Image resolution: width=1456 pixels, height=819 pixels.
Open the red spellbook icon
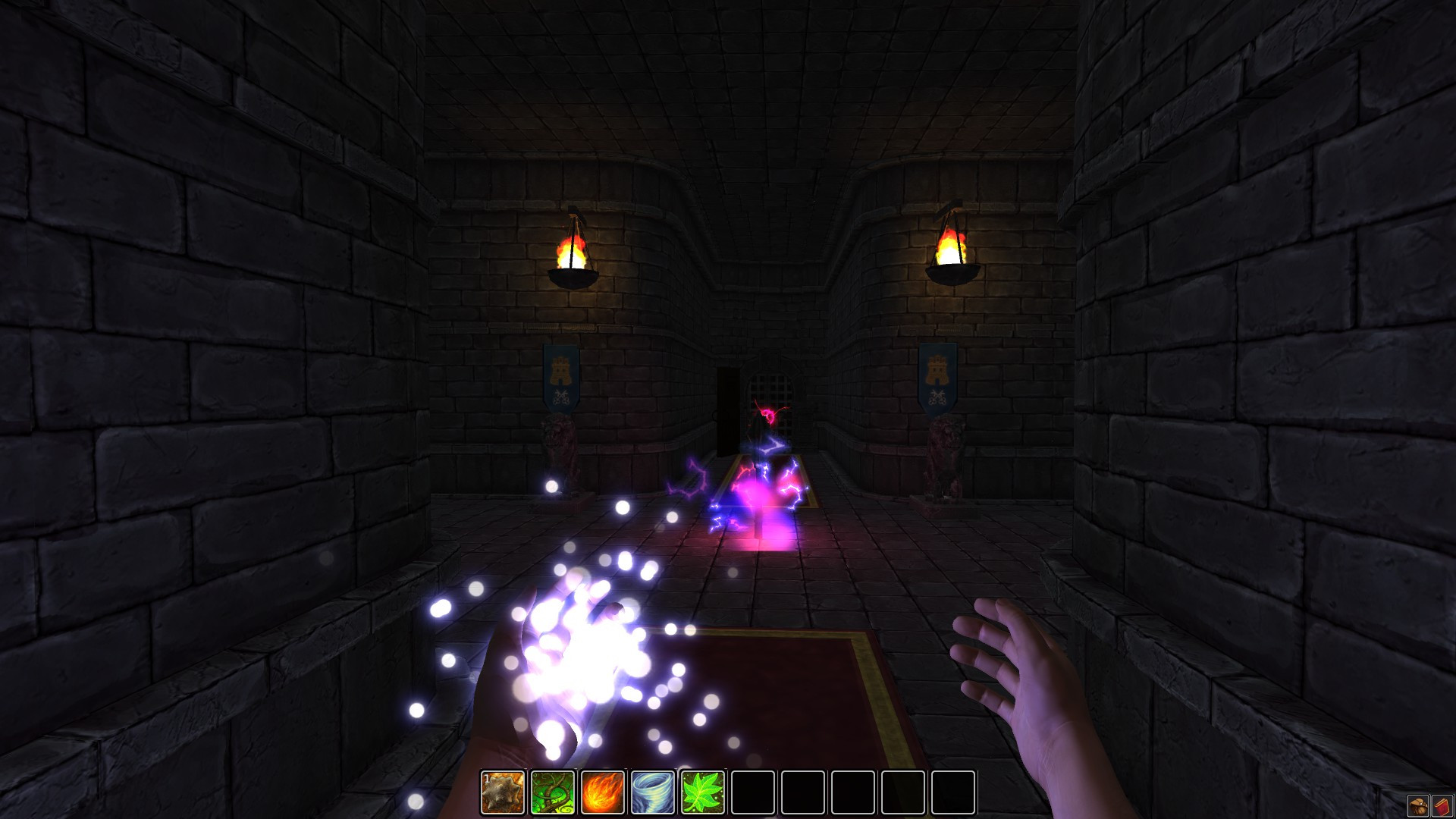coord(1442,805)
